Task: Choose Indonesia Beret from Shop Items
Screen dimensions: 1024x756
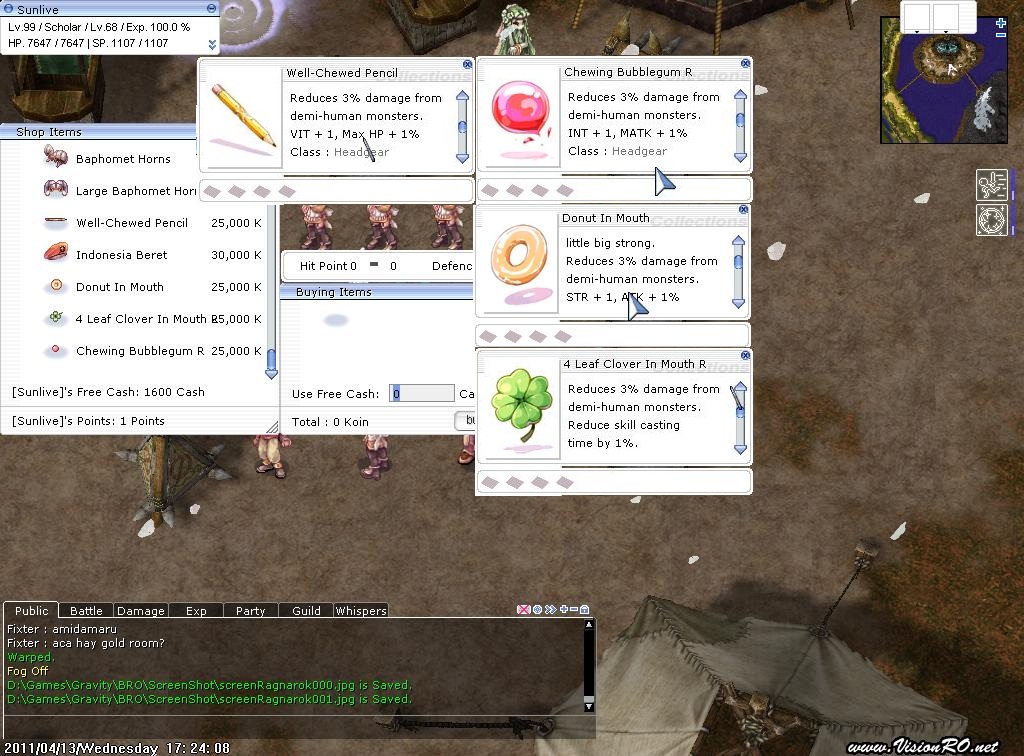Action: pyautogui.click(x=121, y=255)
